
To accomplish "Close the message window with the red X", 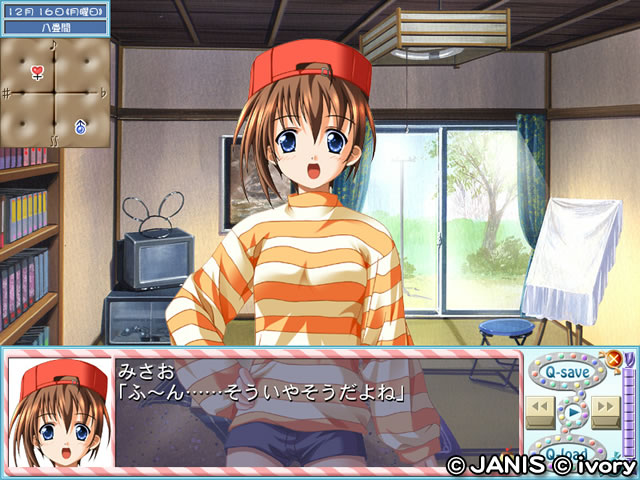I will tap(614, 358).
